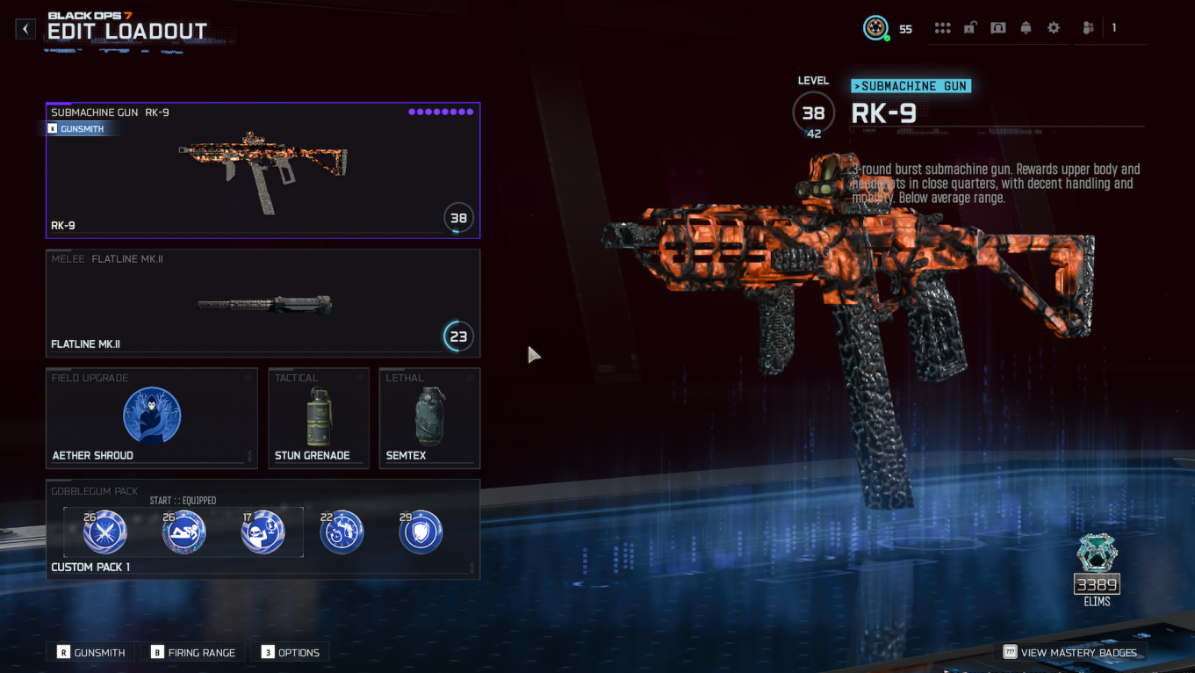The height and width of the screenshot is (673, 1195).
Task: Open the grid menu icon
Action: coord(942,29)
